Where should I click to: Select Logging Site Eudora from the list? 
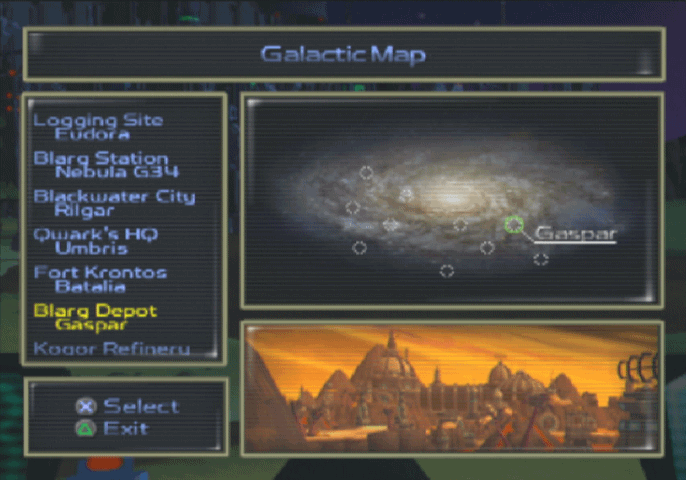click(x=98, y=126)
